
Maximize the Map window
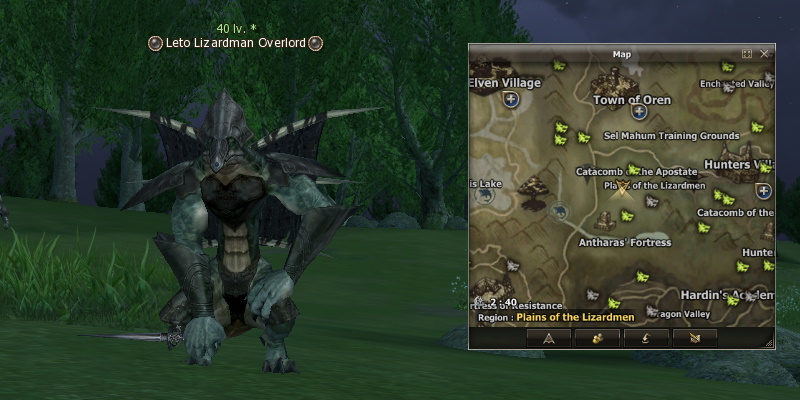[747, 53]
